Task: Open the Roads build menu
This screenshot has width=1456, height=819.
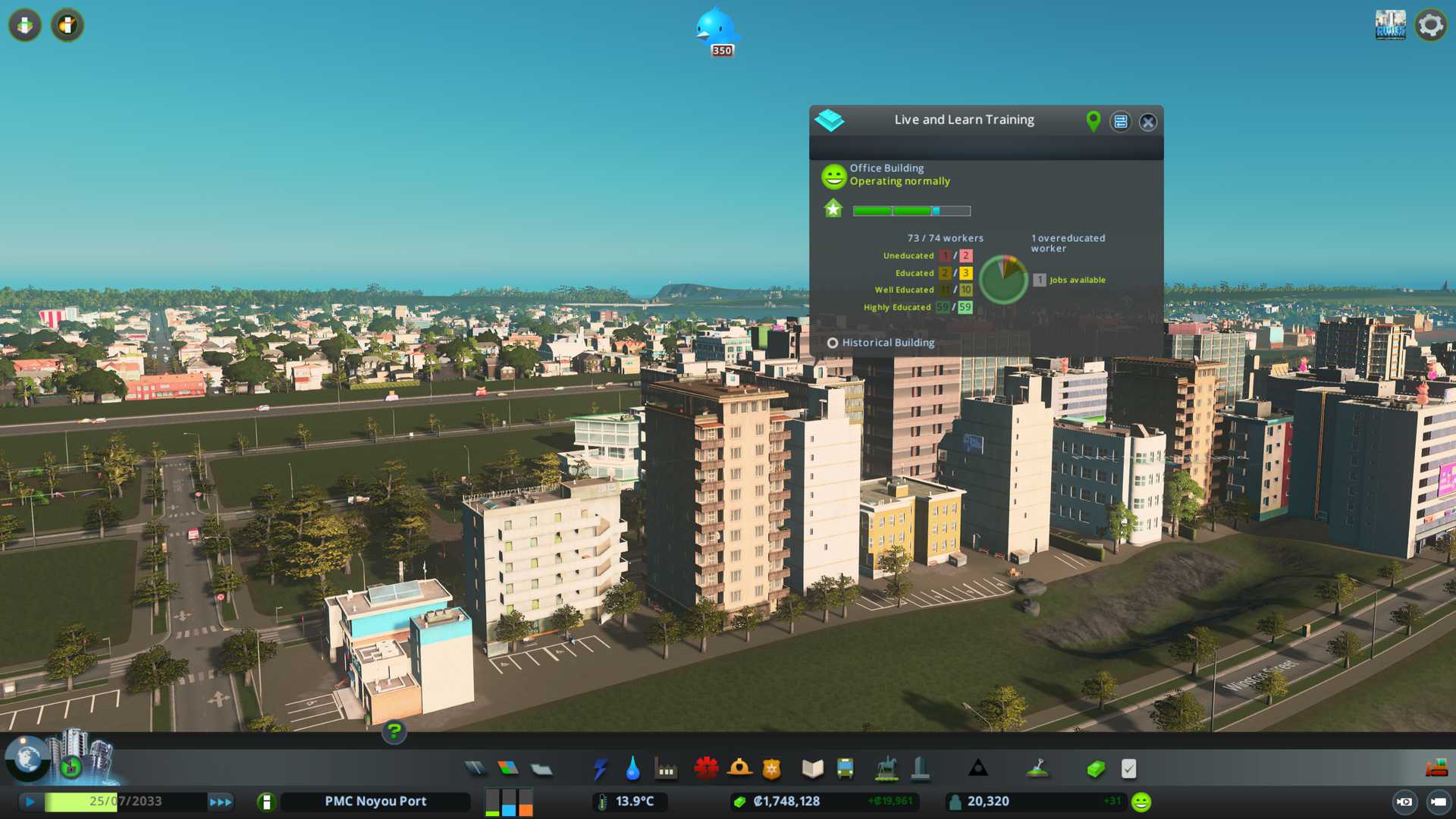Action: click(x=475, y=769)
